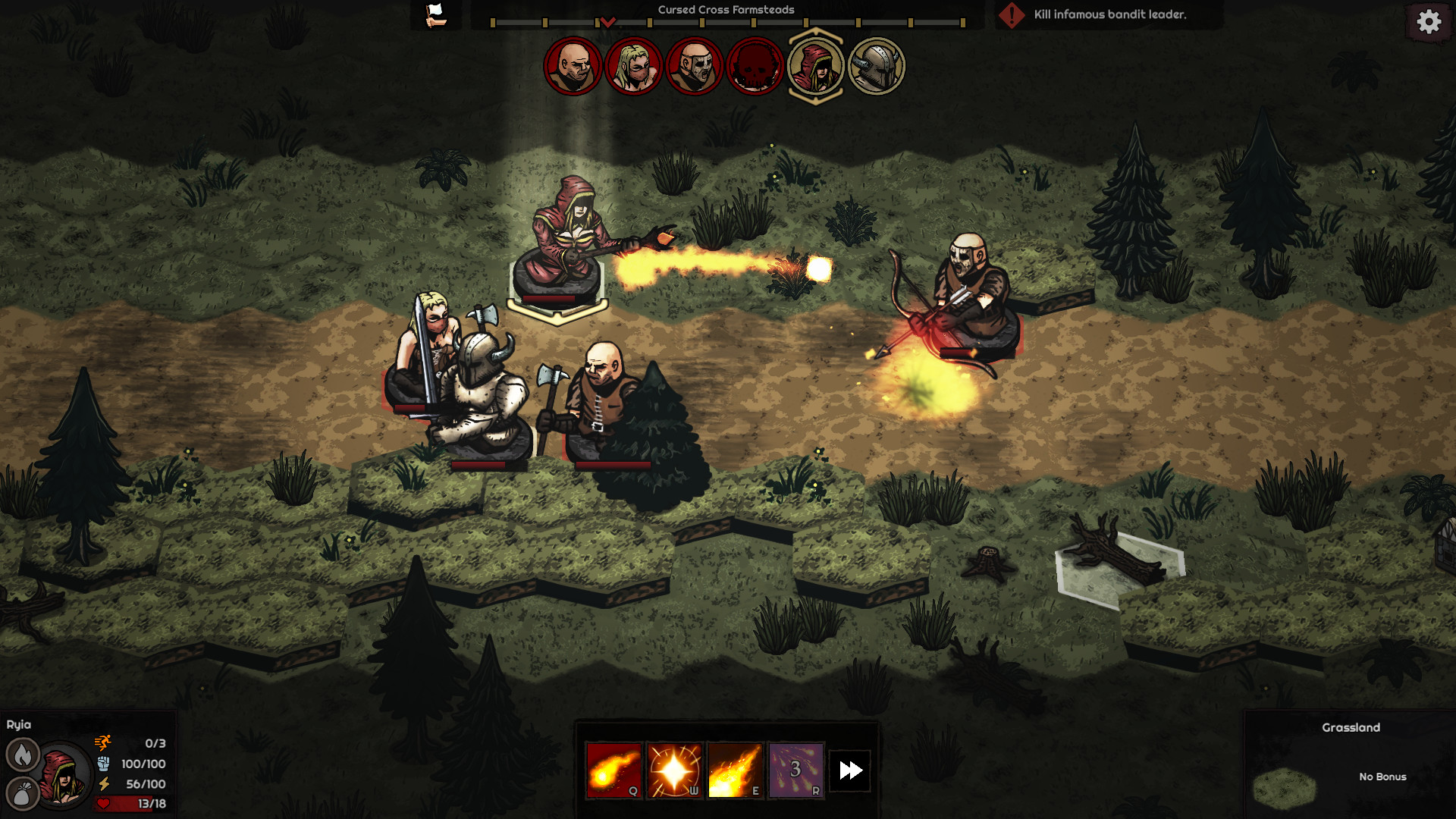Select the highlighted red-hooded mage turn portrait
Viewport: 1456px width, 819px height.
[815, 67]
